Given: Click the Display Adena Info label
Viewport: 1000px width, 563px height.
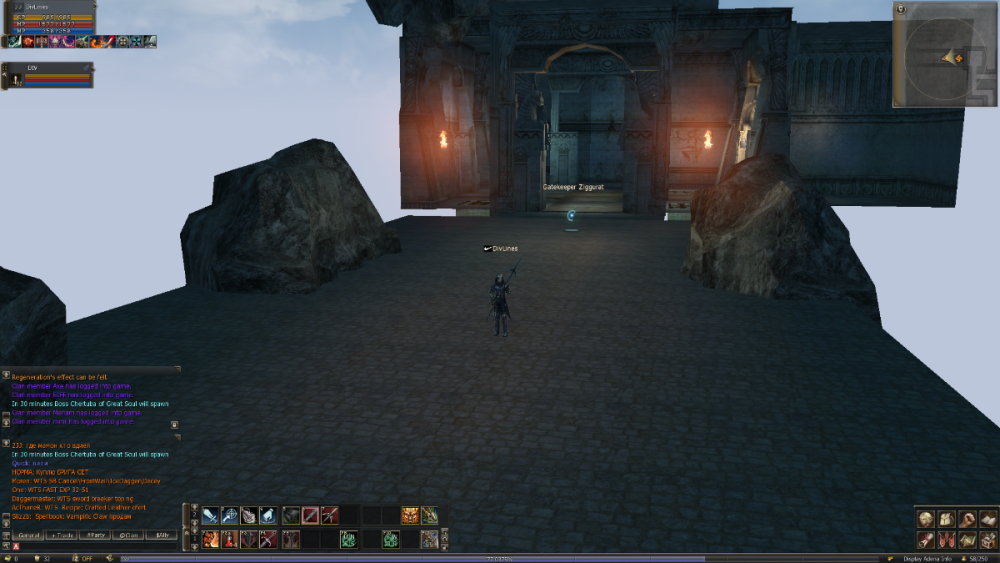Looking at the screenshot, I should pyautogui.click(x=927, y=558).
